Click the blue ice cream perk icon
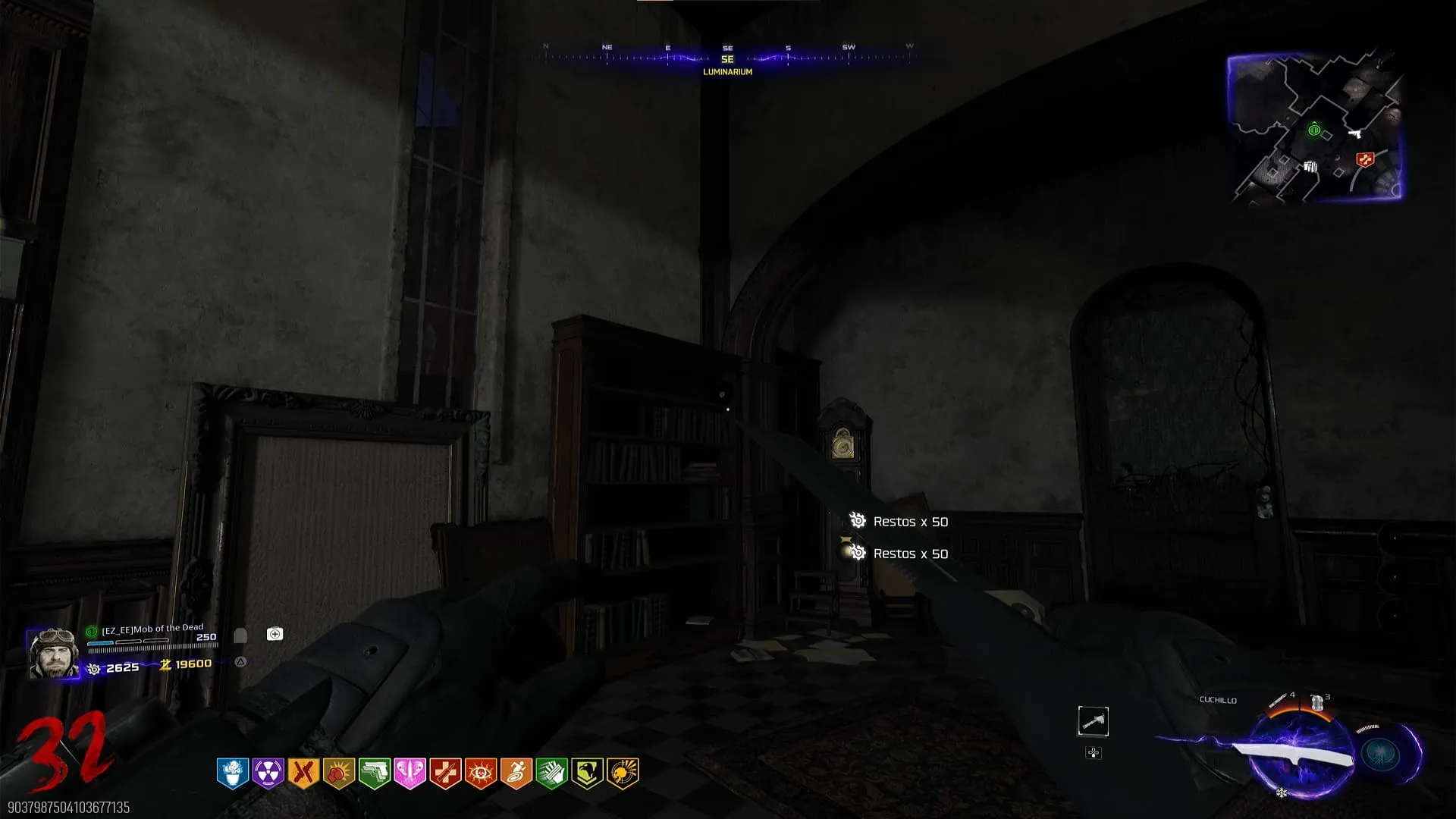 [233, 773]
